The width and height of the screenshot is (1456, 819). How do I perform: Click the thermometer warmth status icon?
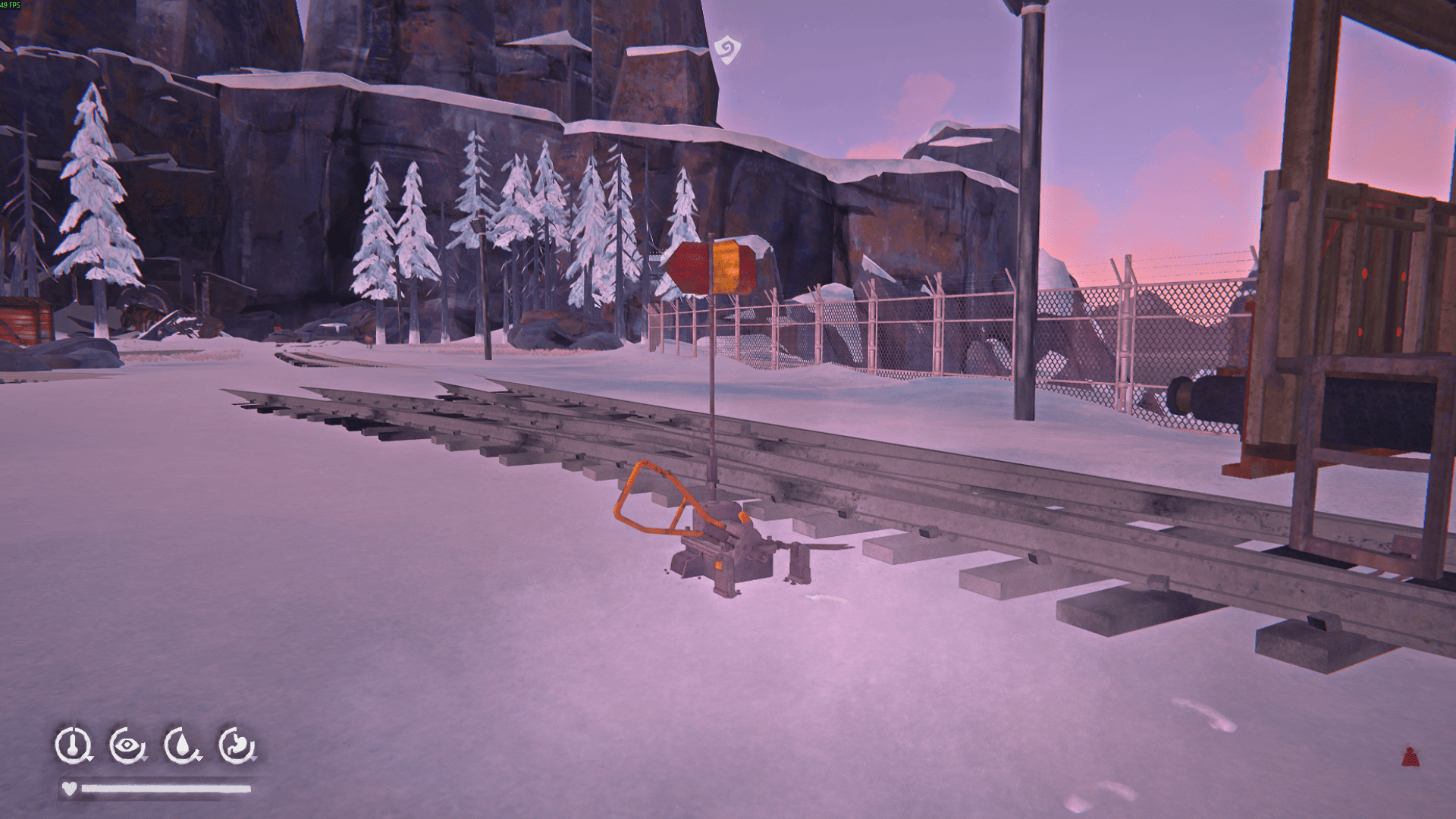click(73, 745)
